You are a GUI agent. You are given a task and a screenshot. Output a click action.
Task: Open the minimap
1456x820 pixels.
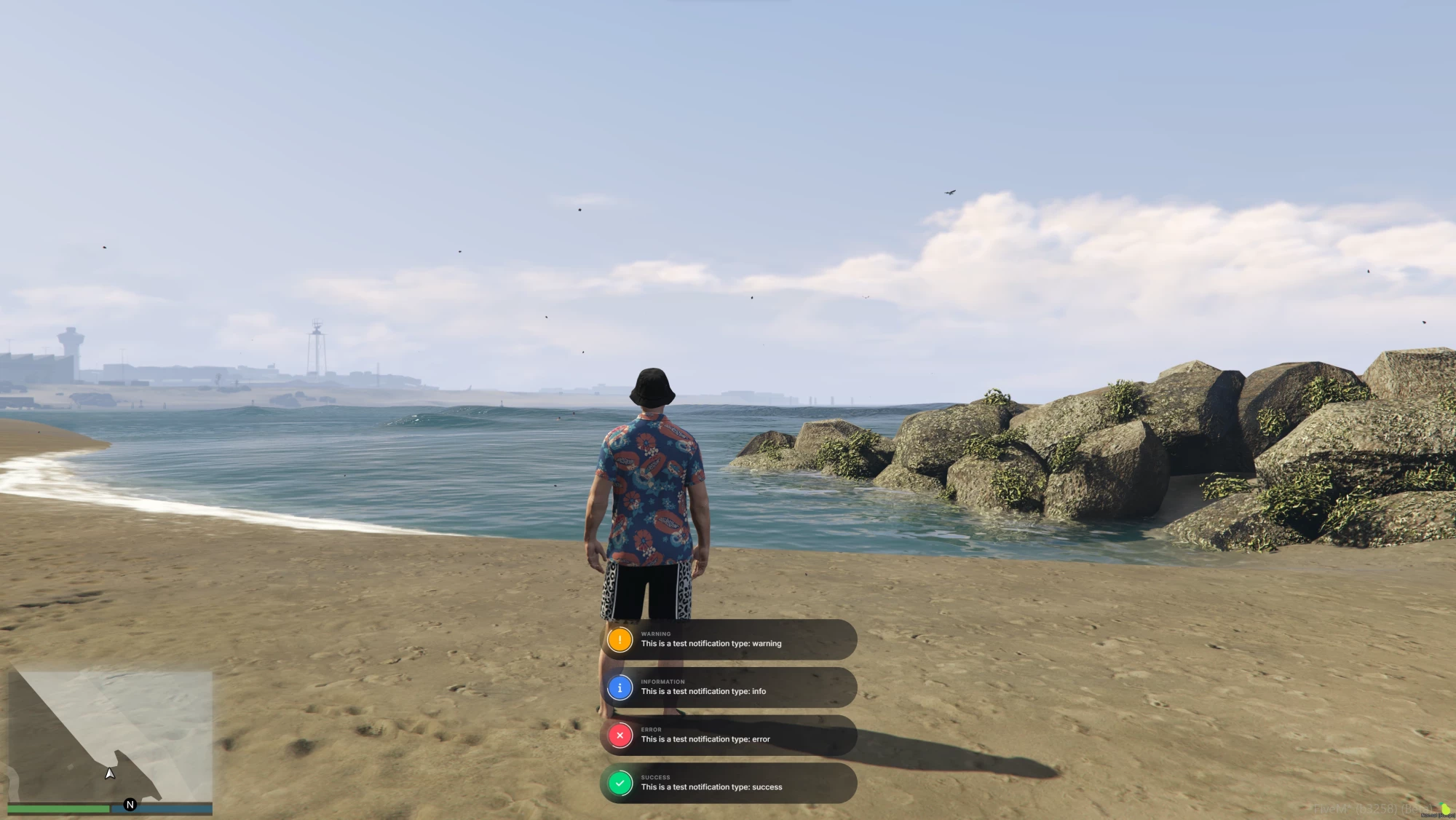[111, 734]
